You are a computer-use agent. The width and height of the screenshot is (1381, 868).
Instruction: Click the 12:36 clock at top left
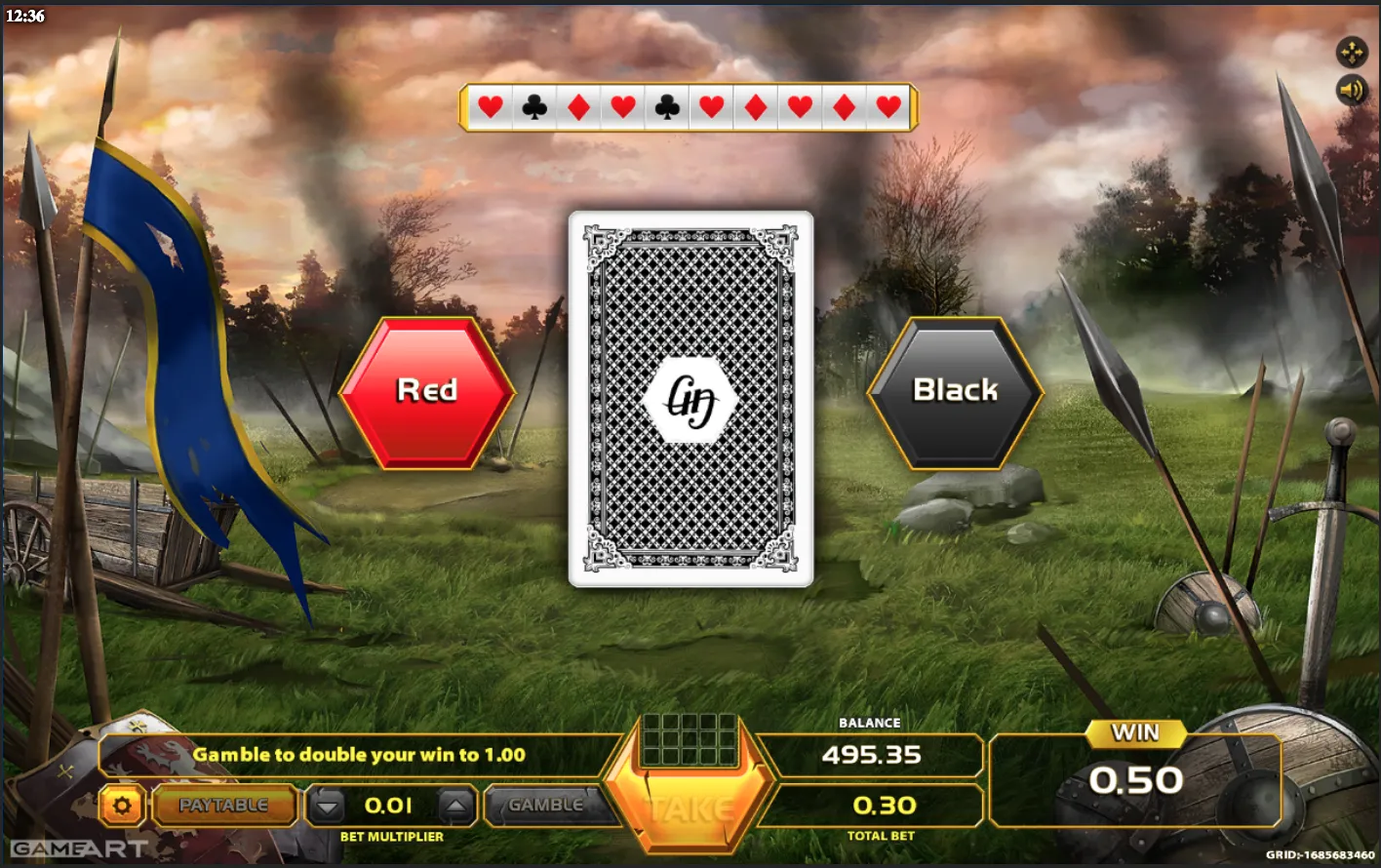click(x=25, y=16)
